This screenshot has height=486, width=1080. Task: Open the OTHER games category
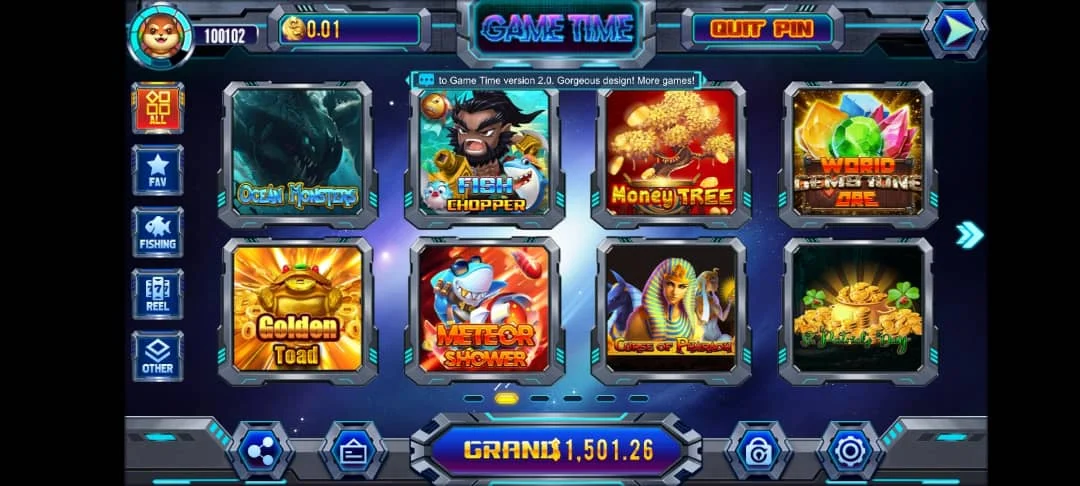click(158, 356)
